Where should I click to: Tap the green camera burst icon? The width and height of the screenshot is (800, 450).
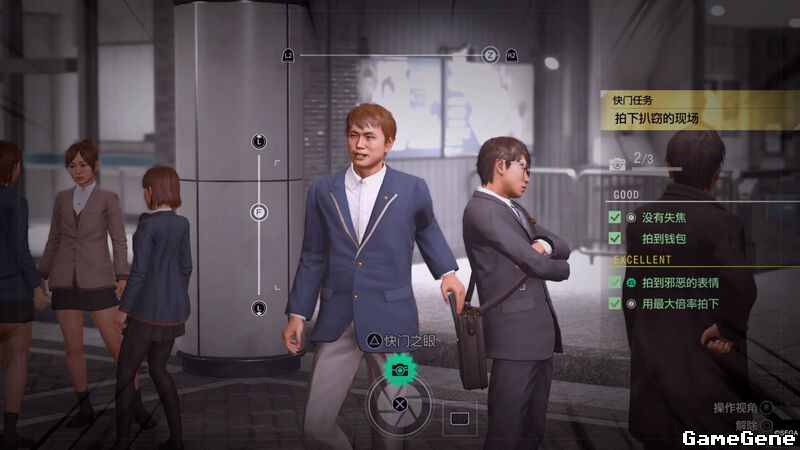coord(400,369)
